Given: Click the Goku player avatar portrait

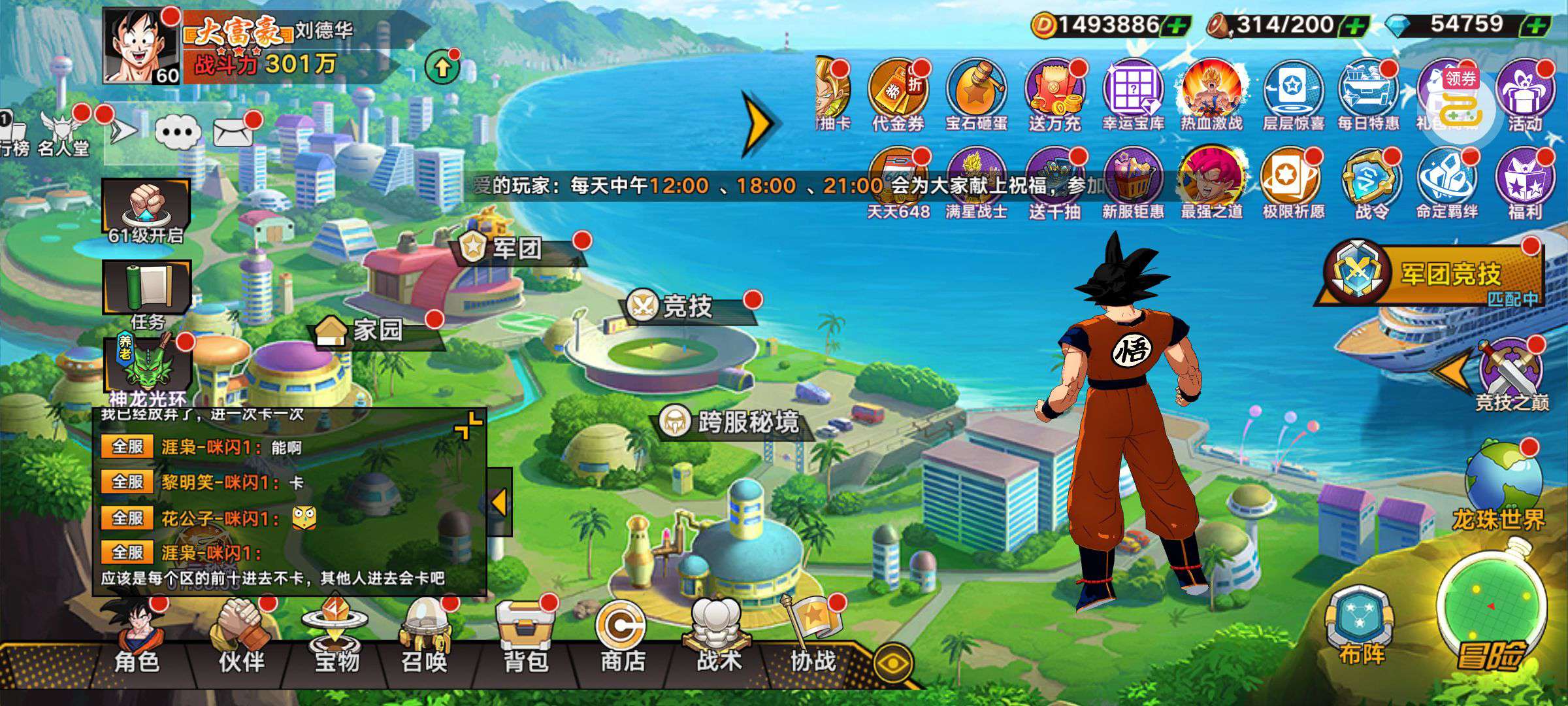Looking at the screenshot, I should [x=140, y=46].
